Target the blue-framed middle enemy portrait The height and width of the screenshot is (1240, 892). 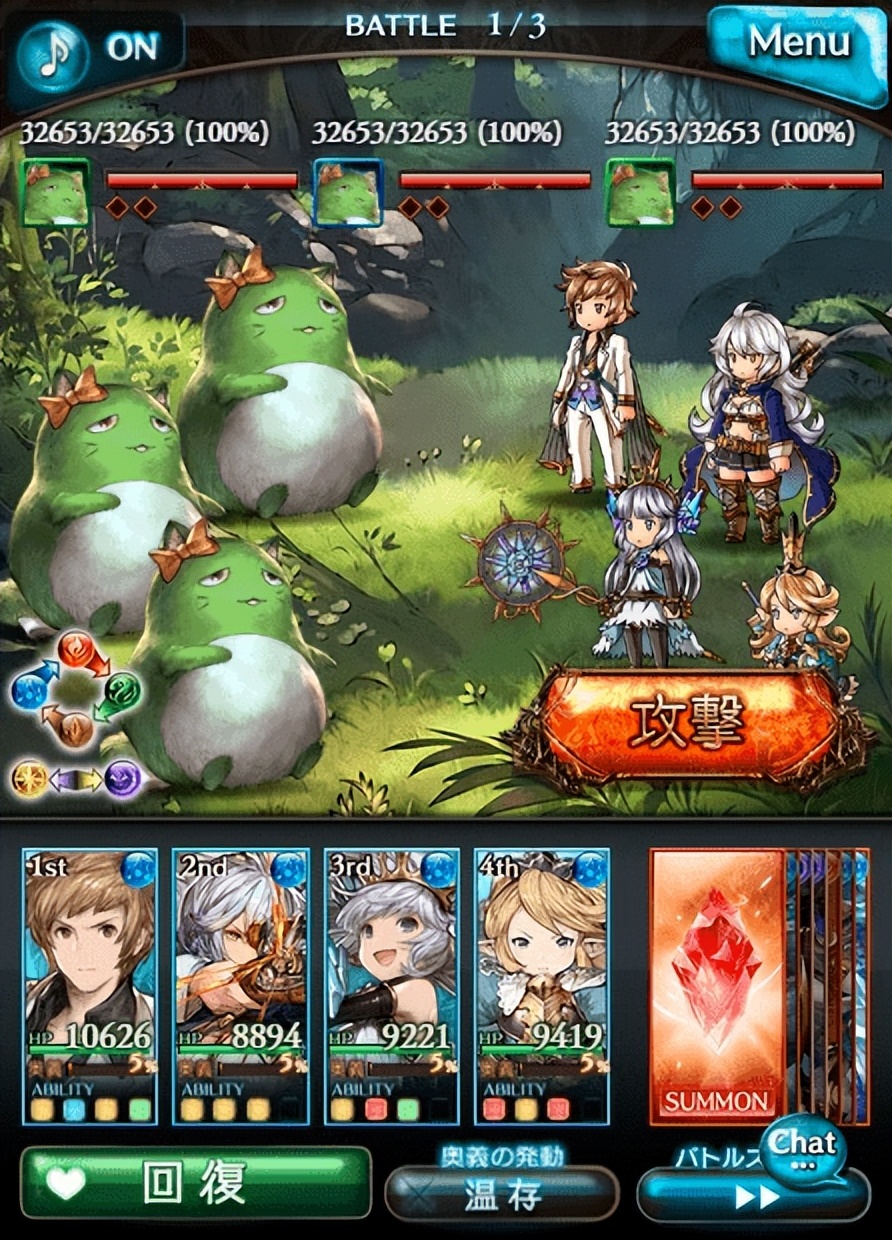pyautogui.click(x=348, y=193)
